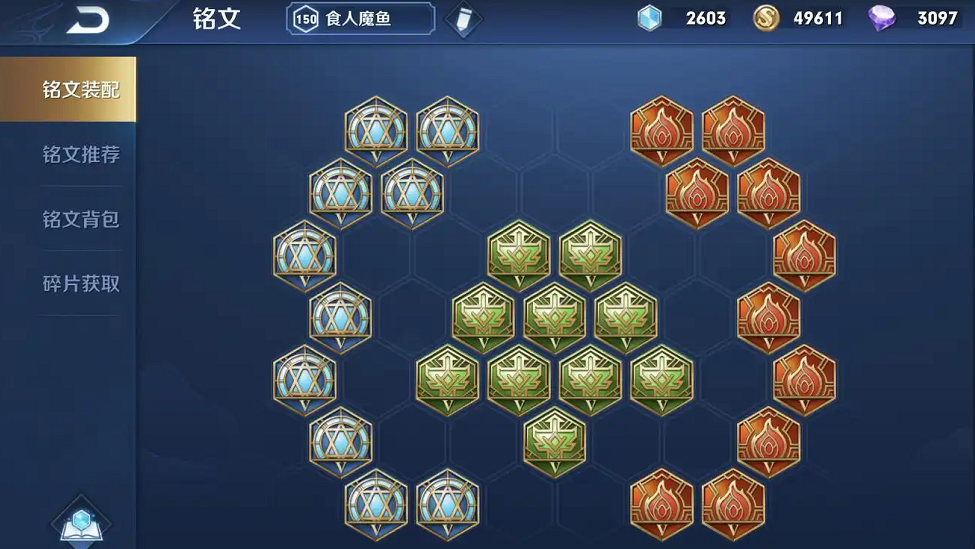
Task: Go back using the return arrow
Action: tap(88, 20)
